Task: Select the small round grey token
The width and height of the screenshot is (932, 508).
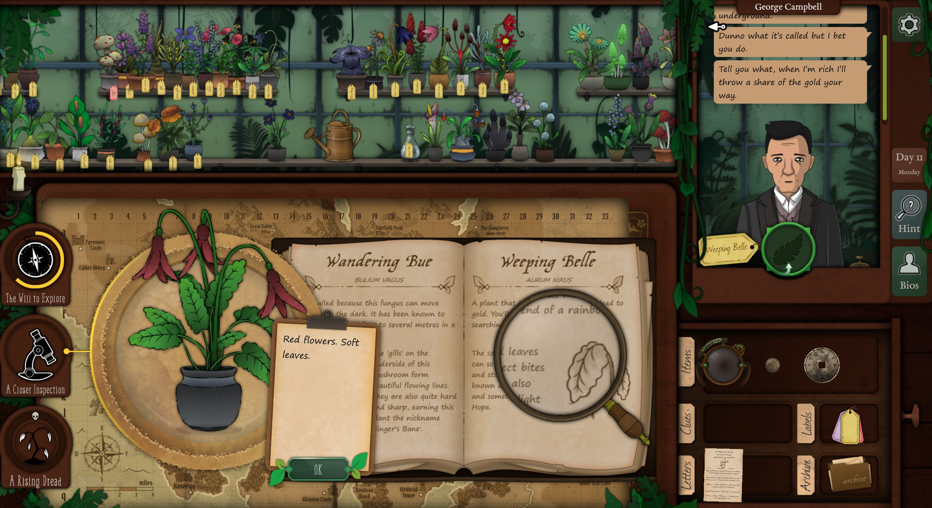Action: (x=772, y=366)
